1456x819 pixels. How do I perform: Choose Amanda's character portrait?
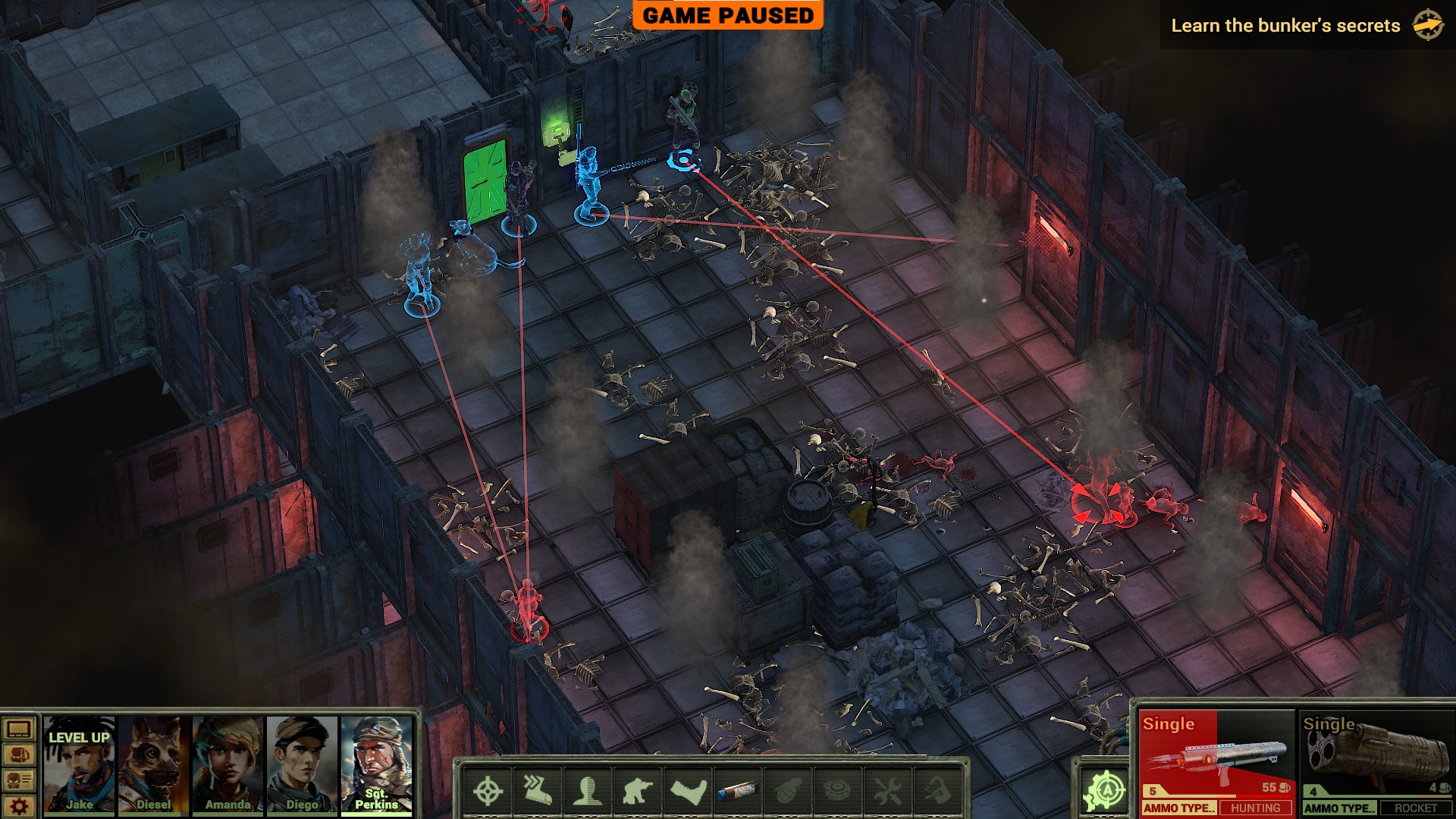(x=227, y=764)
